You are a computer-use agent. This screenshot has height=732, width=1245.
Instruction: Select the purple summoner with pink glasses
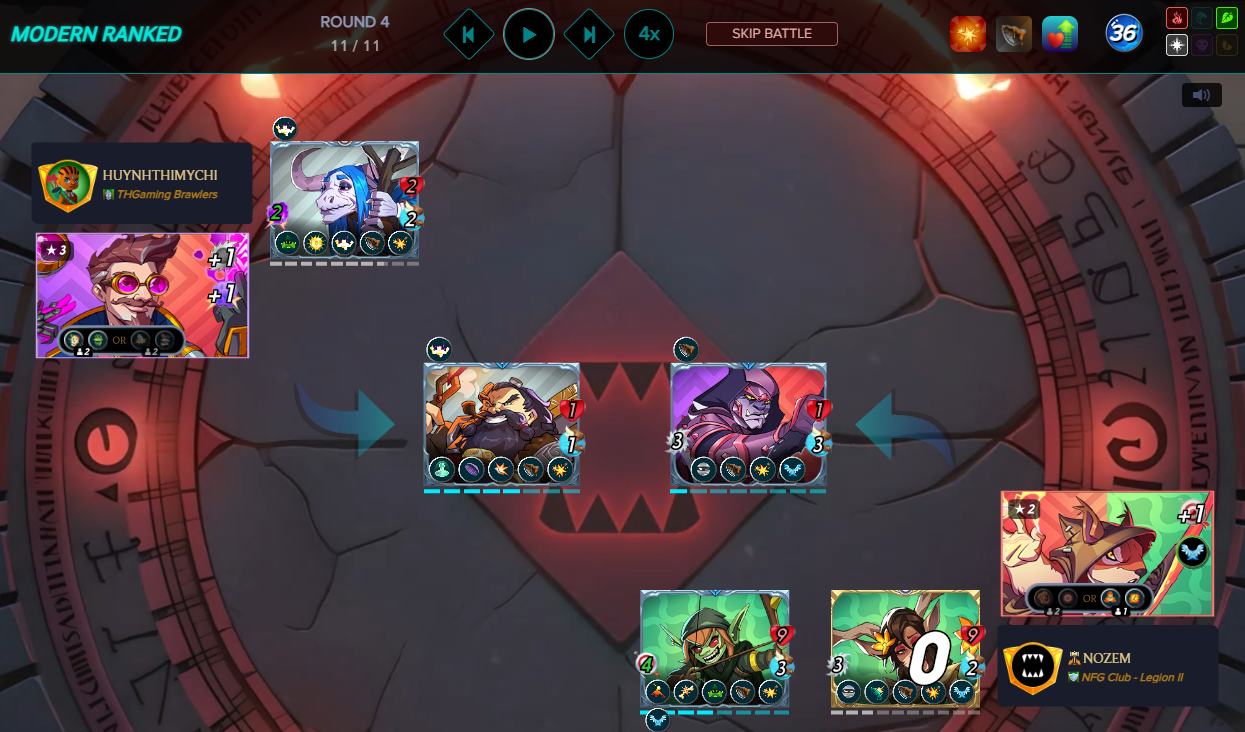click(142, 295)
